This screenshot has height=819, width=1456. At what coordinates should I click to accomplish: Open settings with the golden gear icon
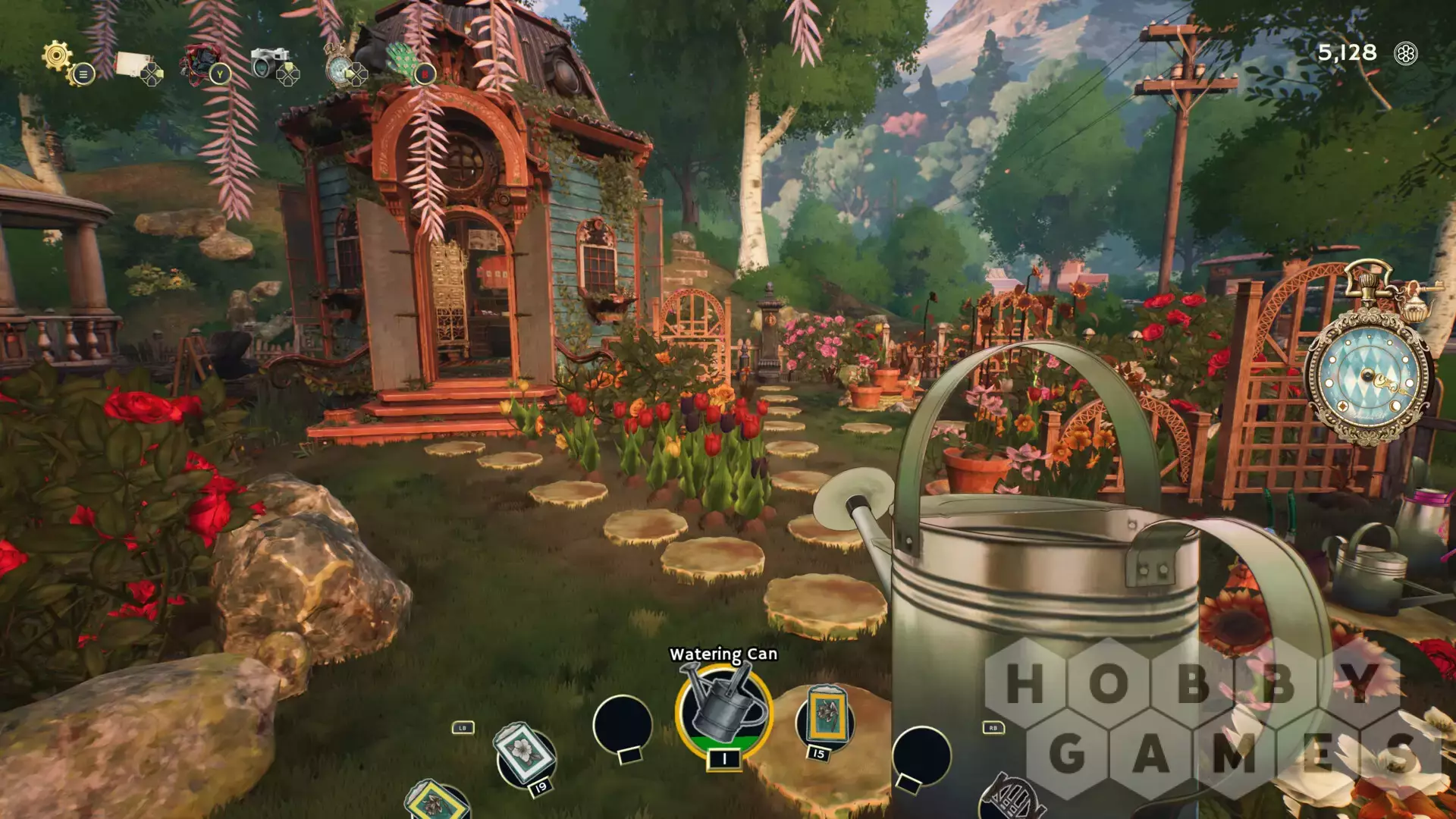[58, 55]
